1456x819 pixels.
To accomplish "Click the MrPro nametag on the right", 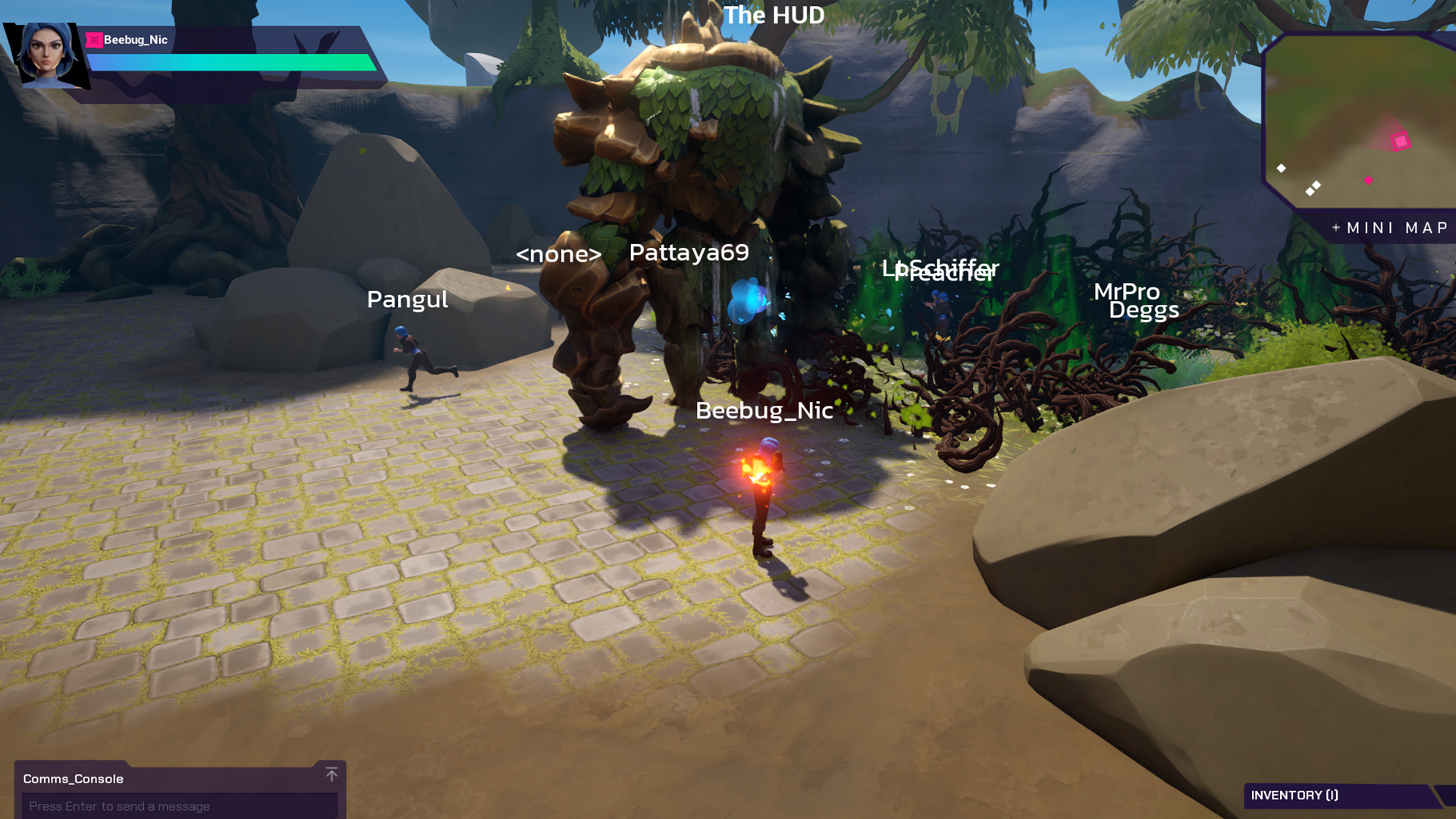I will tap(1128, 292).
